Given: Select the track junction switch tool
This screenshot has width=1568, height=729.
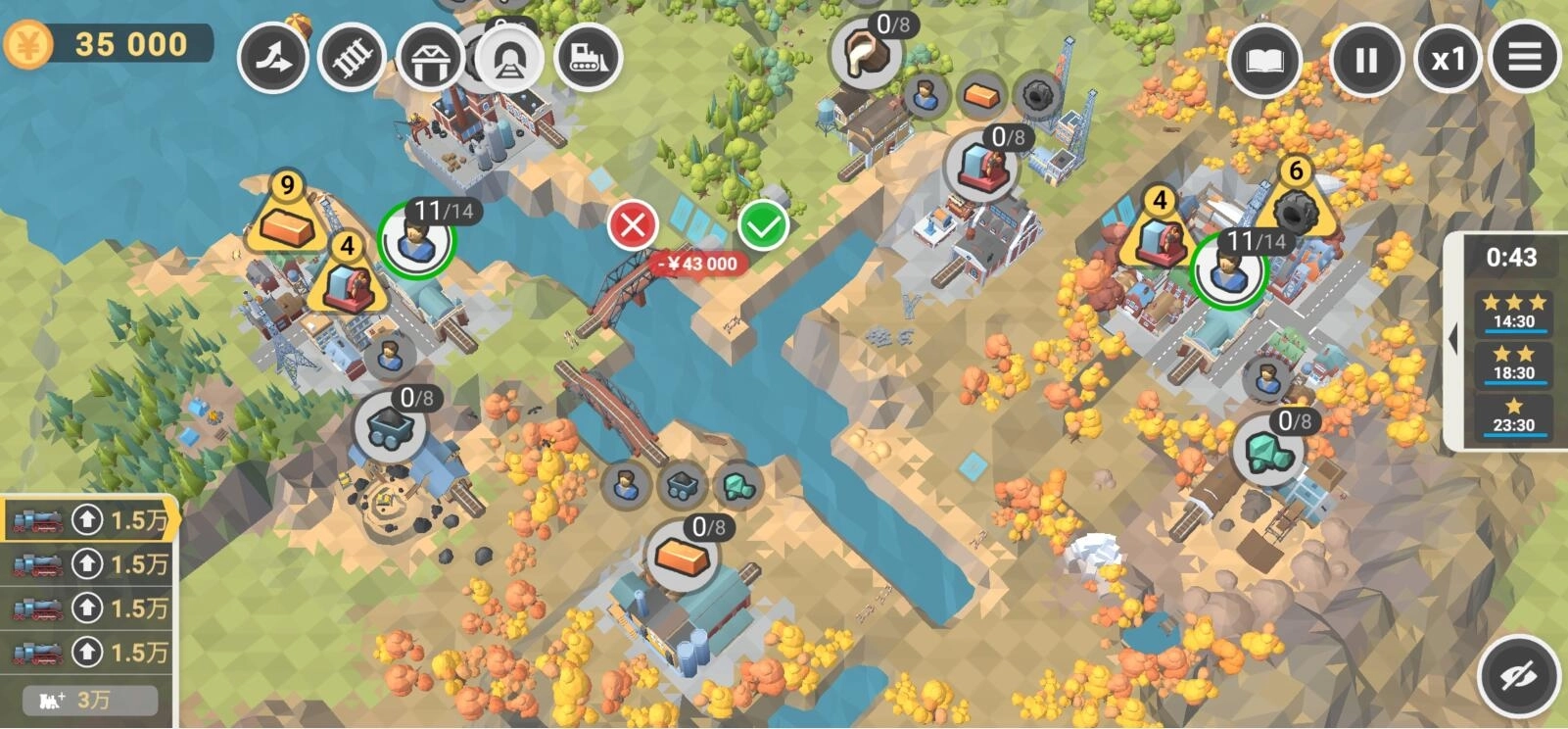Looking at the screenshot, I should point(273,59).
